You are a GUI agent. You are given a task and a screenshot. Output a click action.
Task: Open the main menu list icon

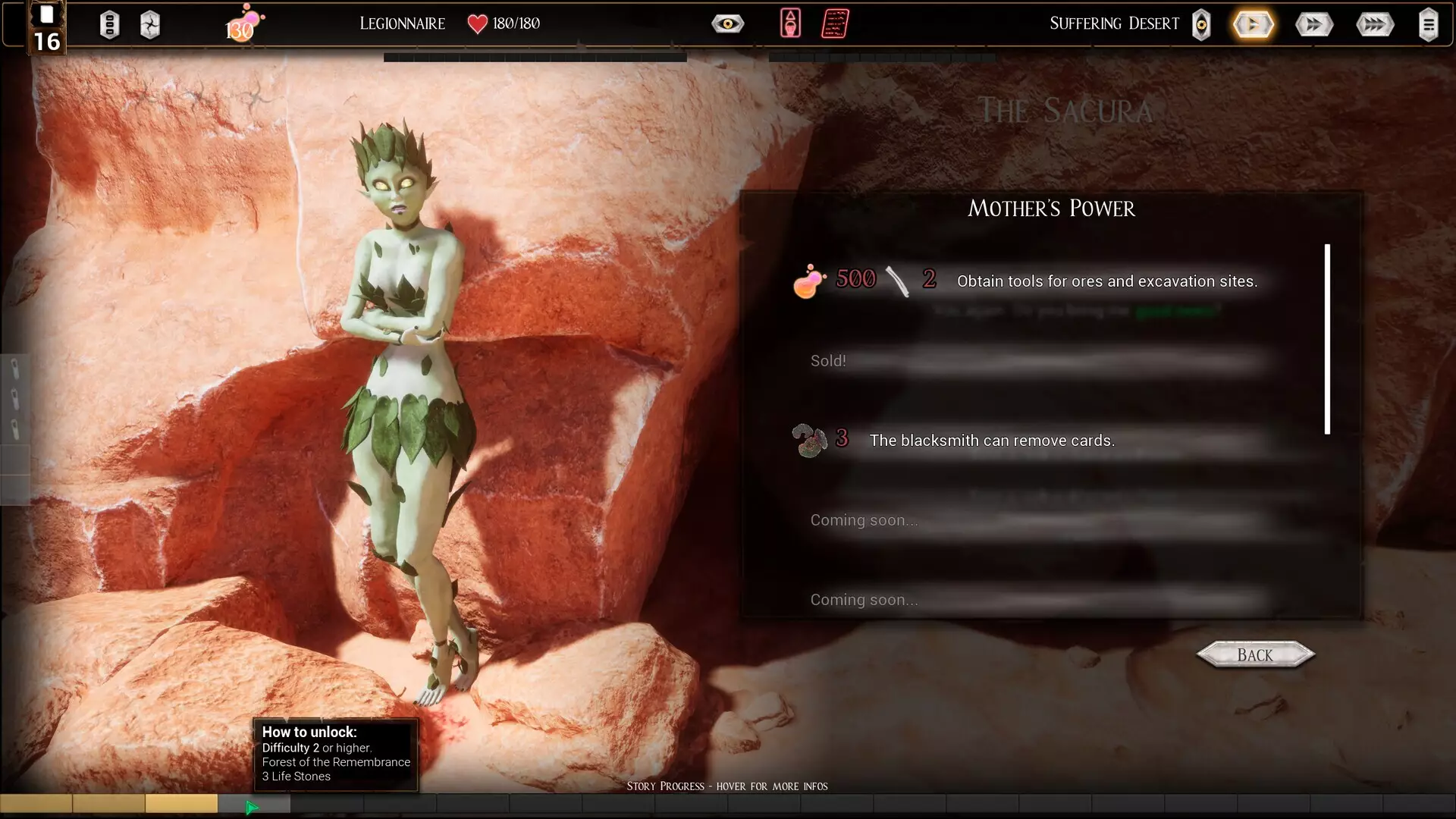[1428, 25]
